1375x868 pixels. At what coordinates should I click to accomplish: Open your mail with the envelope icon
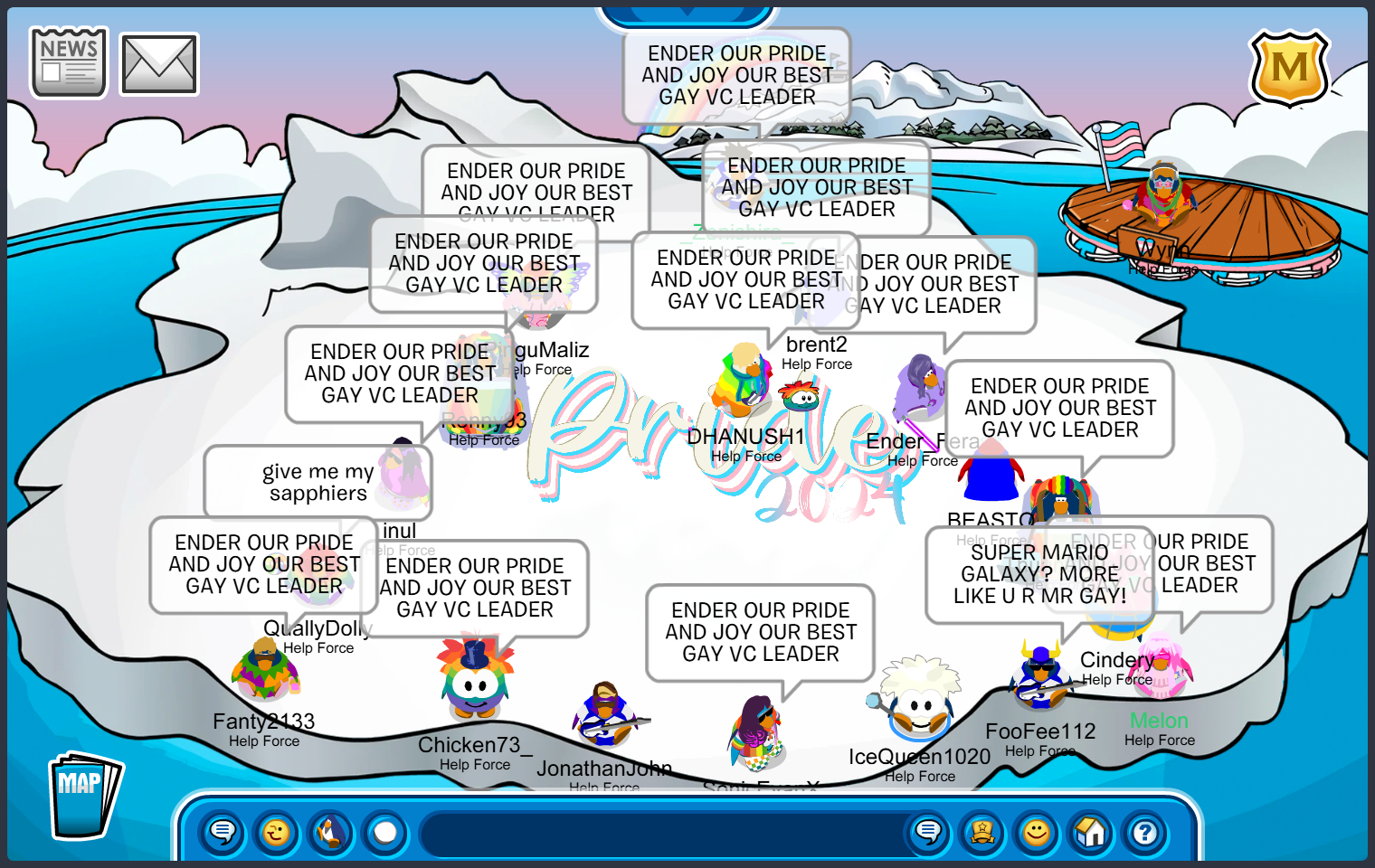click(x=157, y=62)
